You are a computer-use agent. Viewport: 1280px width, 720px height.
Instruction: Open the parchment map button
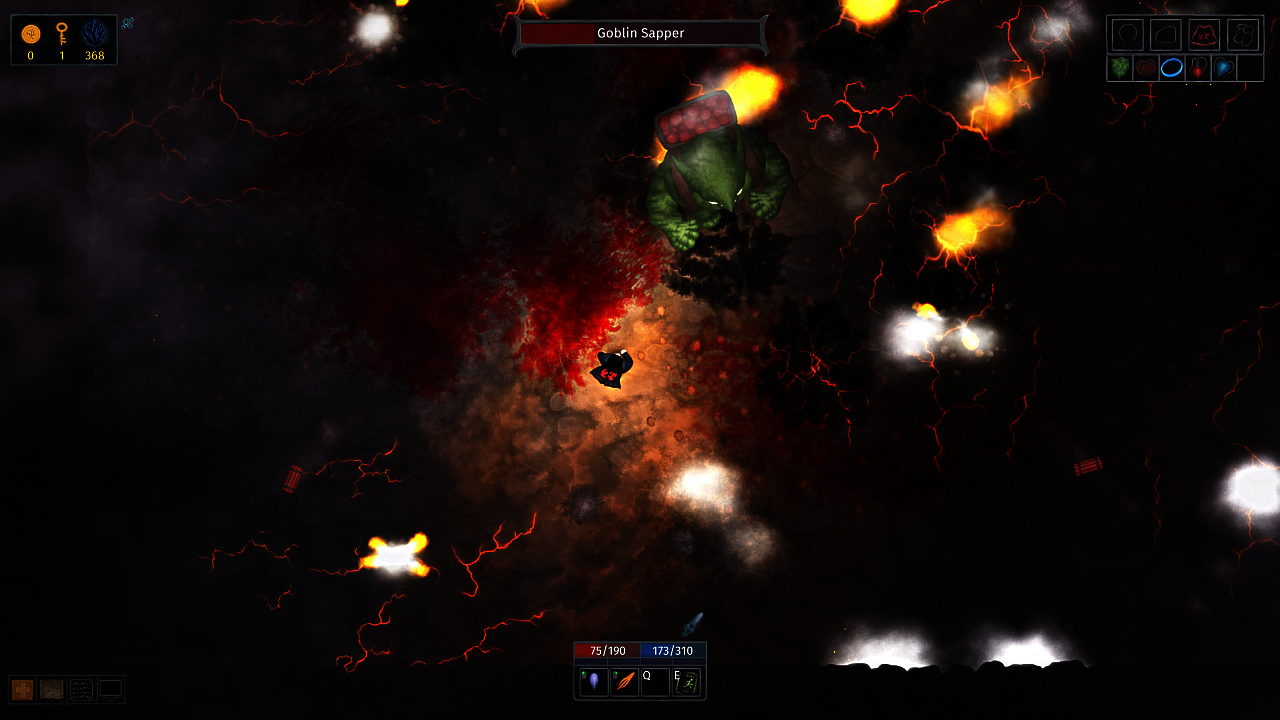[51, 689]
